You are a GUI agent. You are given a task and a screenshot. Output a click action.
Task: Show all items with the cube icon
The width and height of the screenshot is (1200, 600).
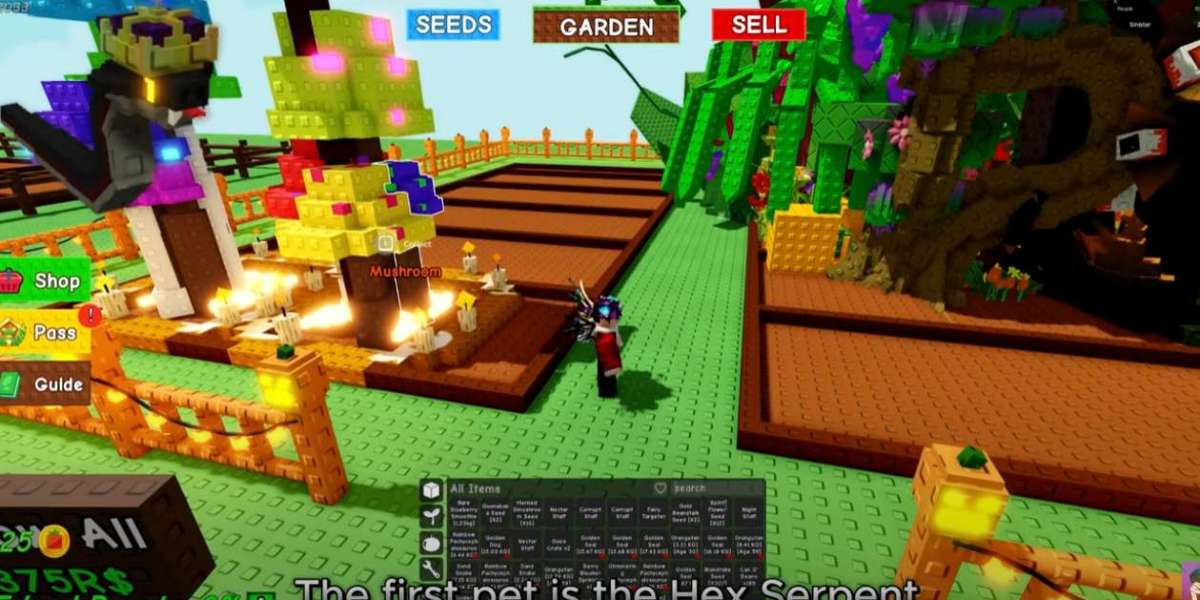point(431,490)
